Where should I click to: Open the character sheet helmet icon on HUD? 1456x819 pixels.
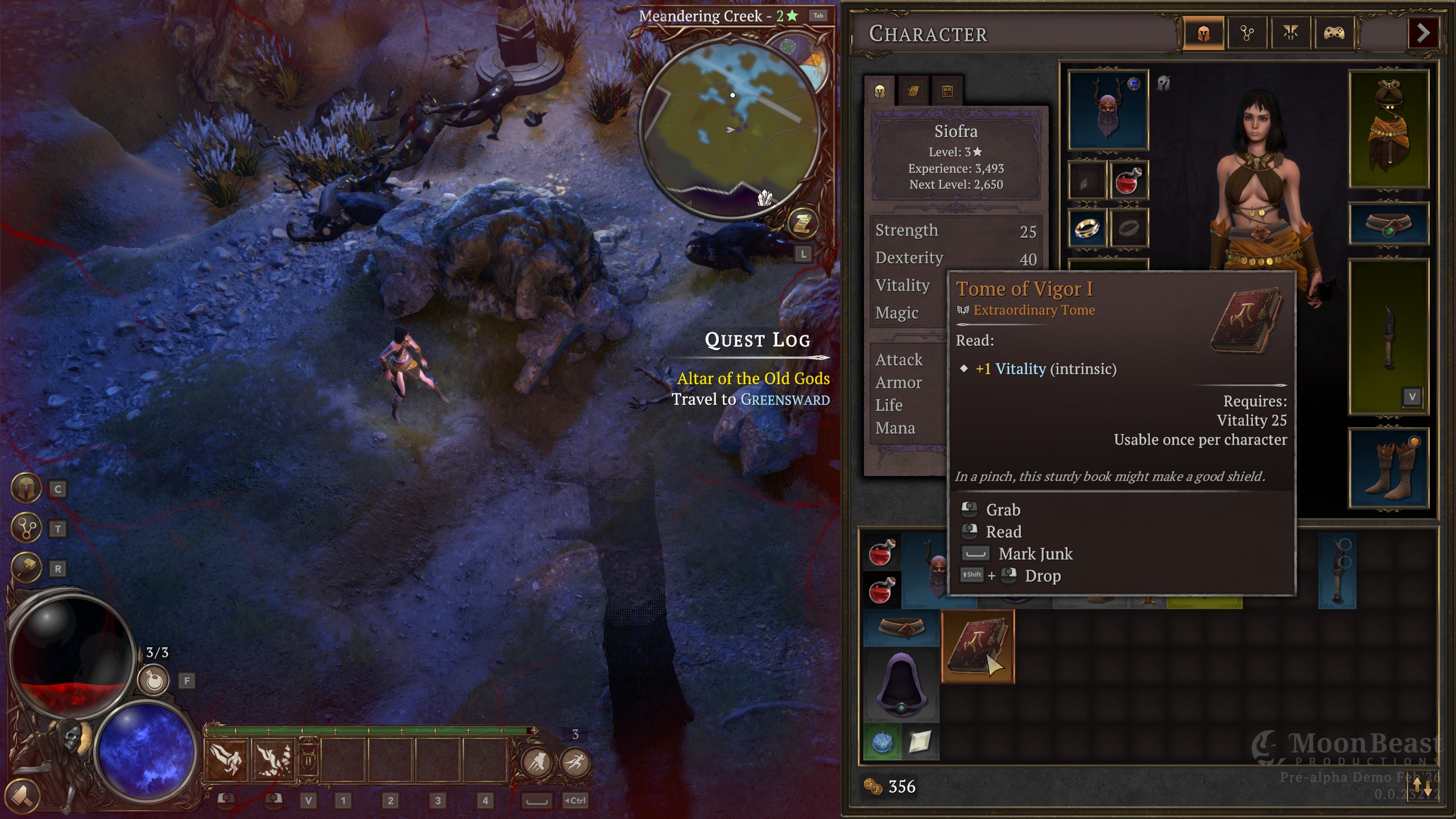coord(26,489)
